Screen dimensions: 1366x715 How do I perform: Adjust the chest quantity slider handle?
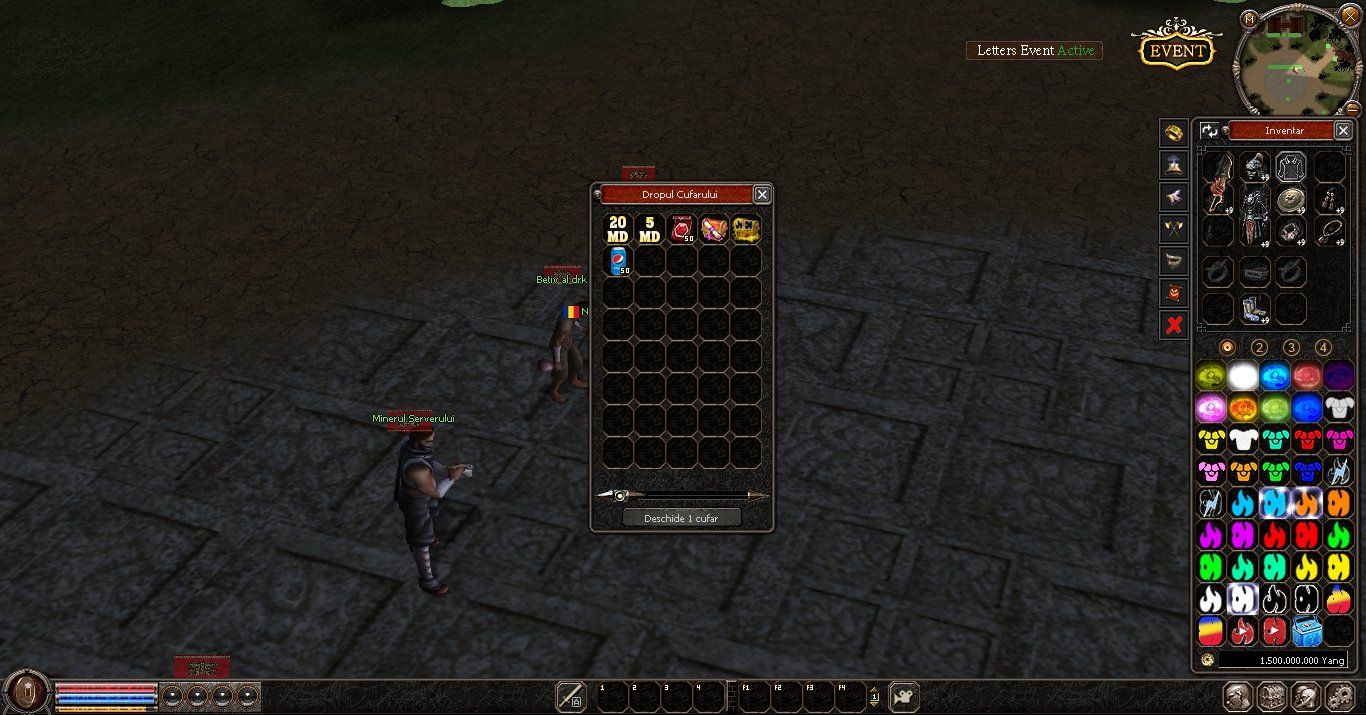pos(620,495)
